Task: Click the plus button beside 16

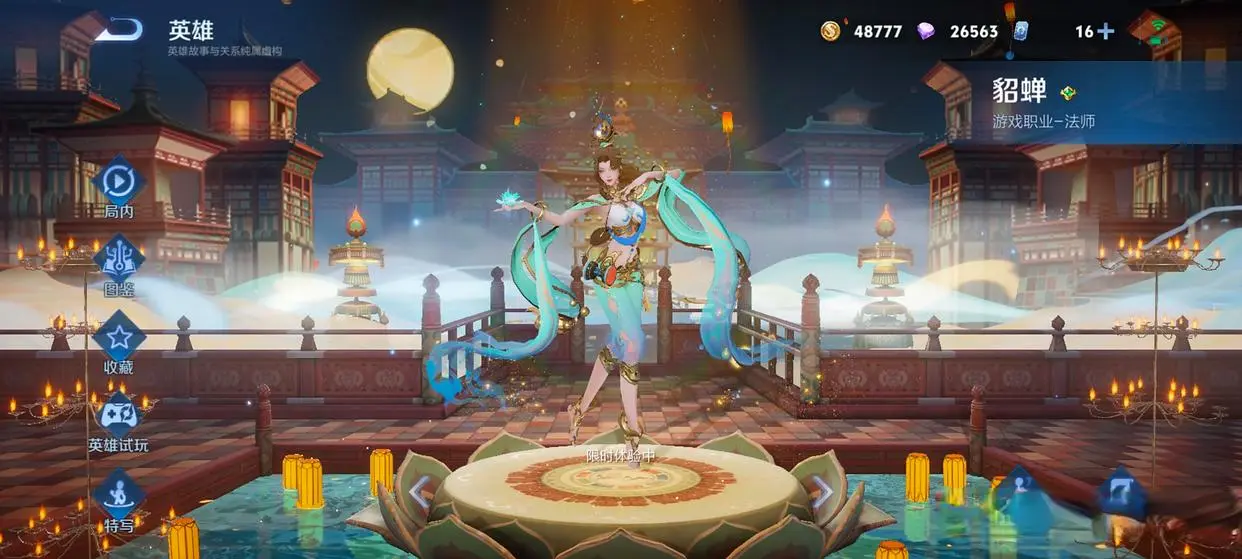Action: [1105, 31]
